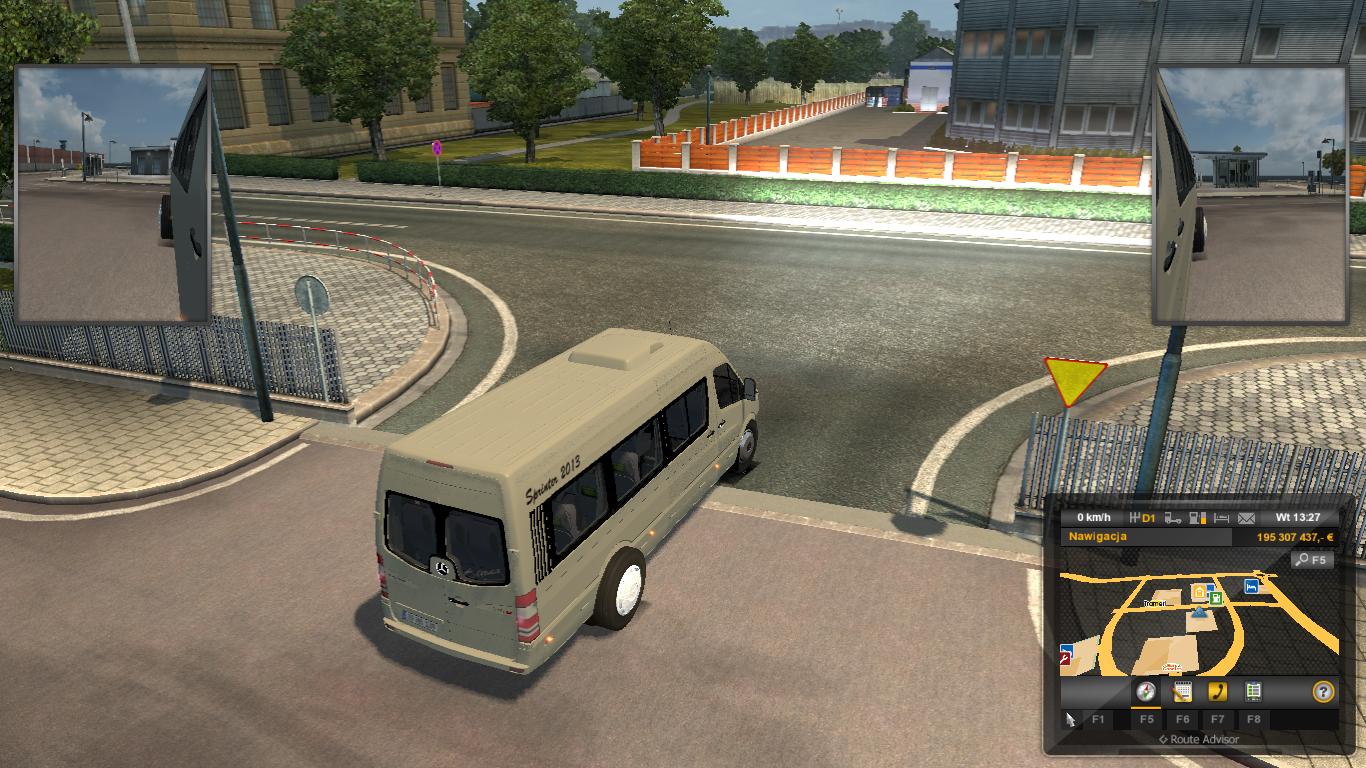Click the magnifier F5 zoom button
This screenshot has width=1366, height=768.
click(1312, 559)
